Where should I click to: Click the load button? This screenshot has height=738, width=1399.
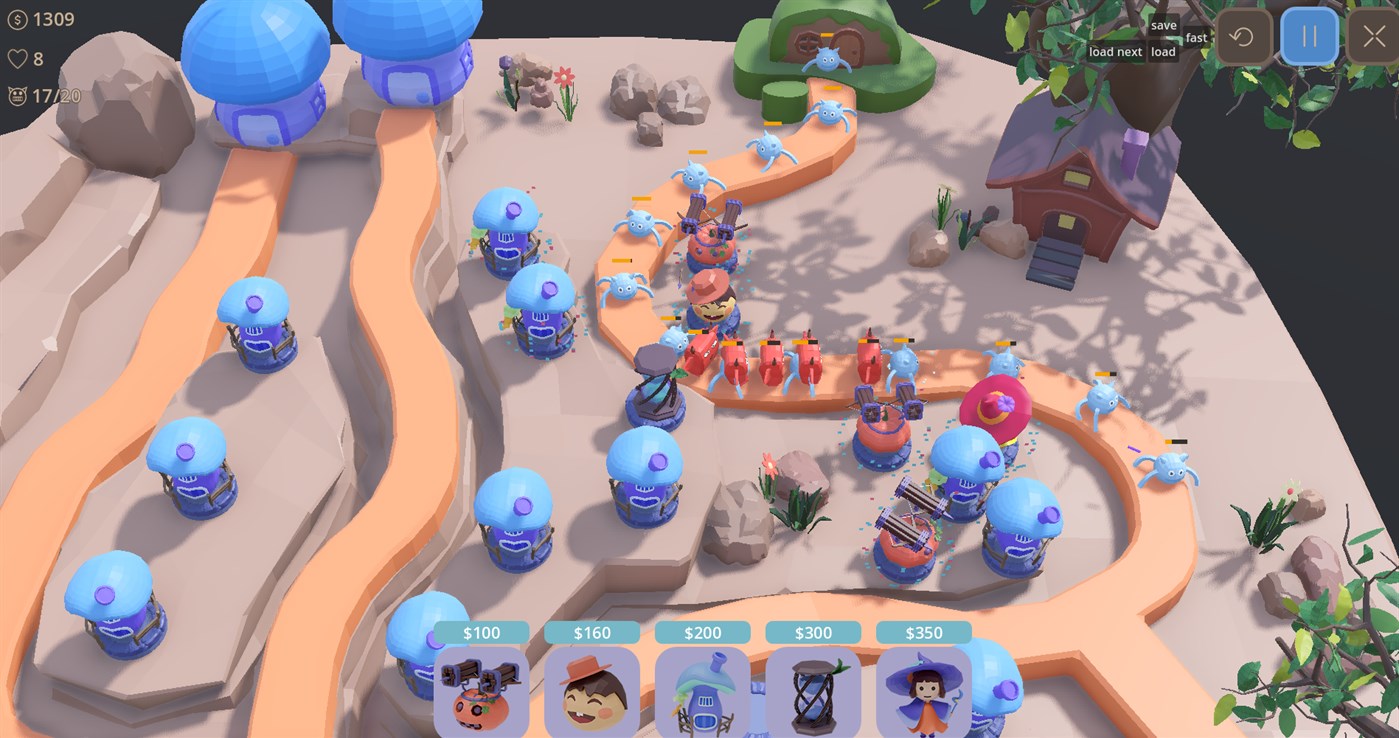click(1162, 51)
